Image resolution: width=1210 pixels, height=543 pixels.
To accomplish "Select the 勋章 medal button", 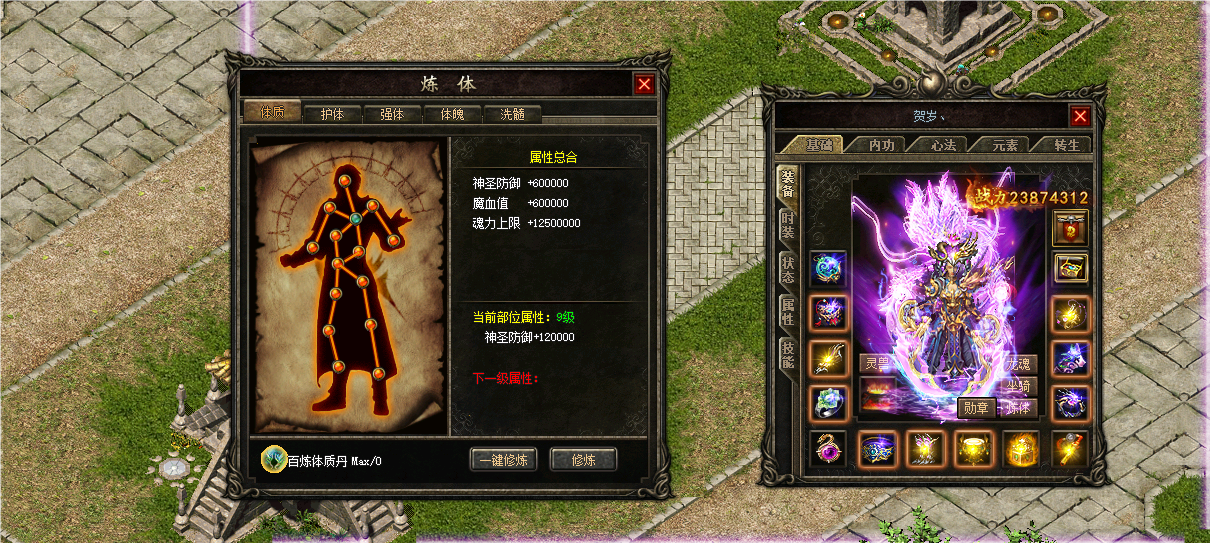I will tap(976, 408).
